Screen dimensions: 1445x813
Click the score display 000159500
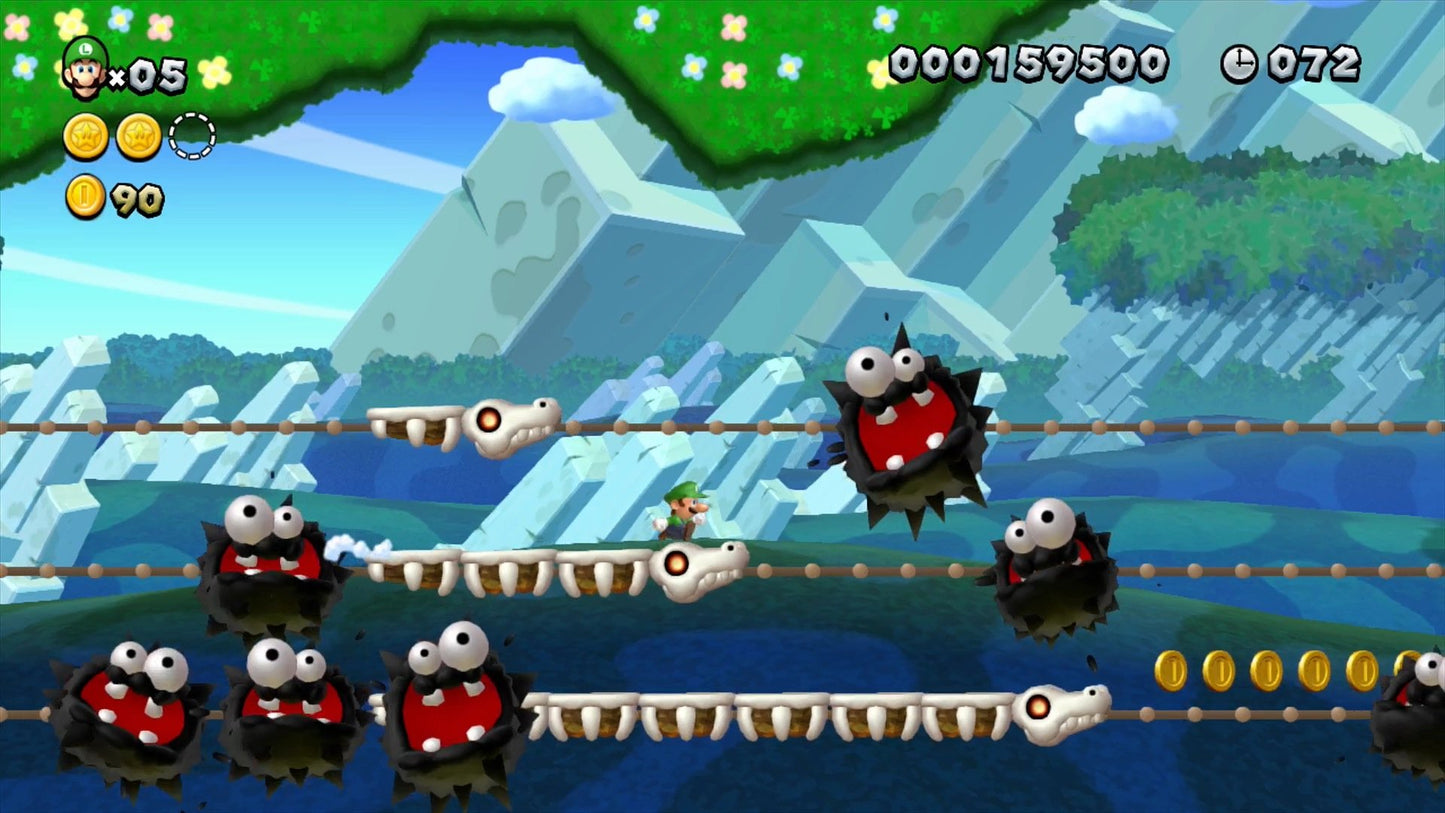pyautogui.click(x=1030, y=62)
